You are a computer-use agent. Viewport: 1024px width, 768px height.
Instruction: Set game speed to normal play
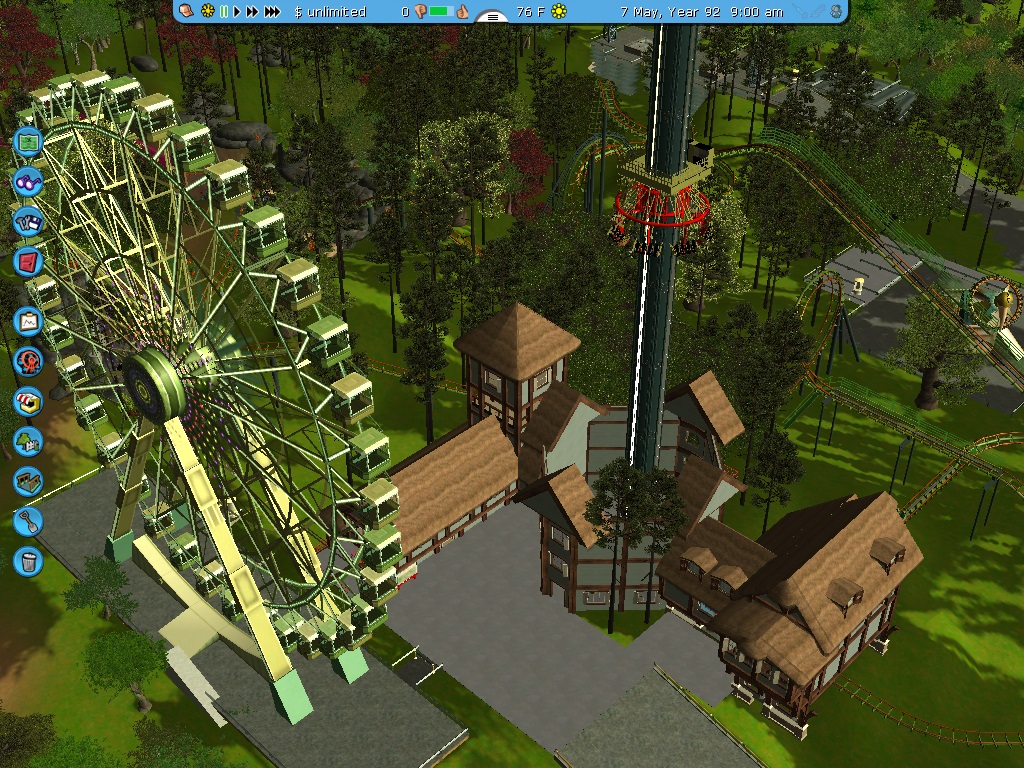coord(238,12)
